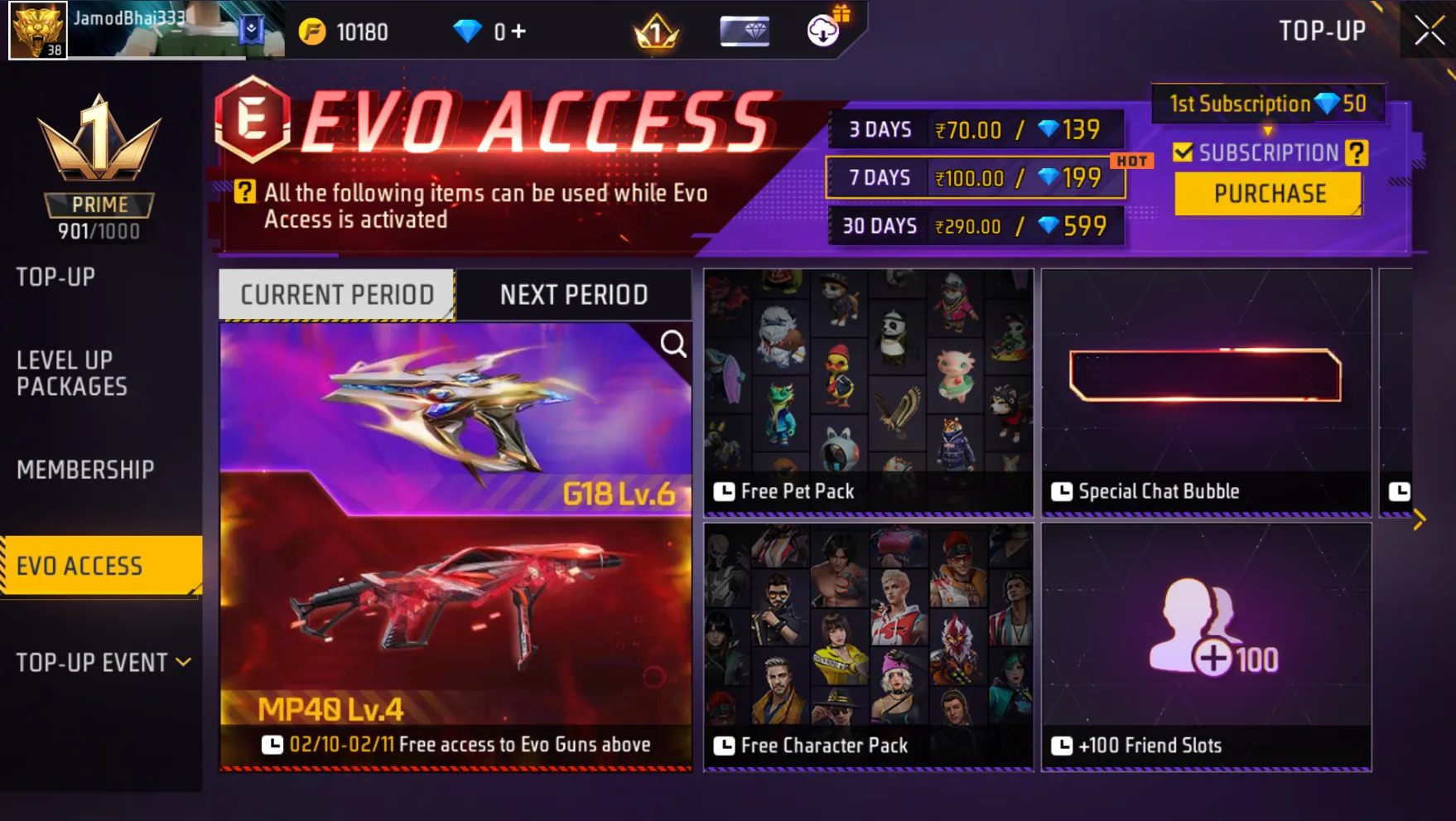The height and width of the screenshot is (821, 1456).
Task: Open the Free Pet Pack thumbnail grid
Action: (866, 389)
